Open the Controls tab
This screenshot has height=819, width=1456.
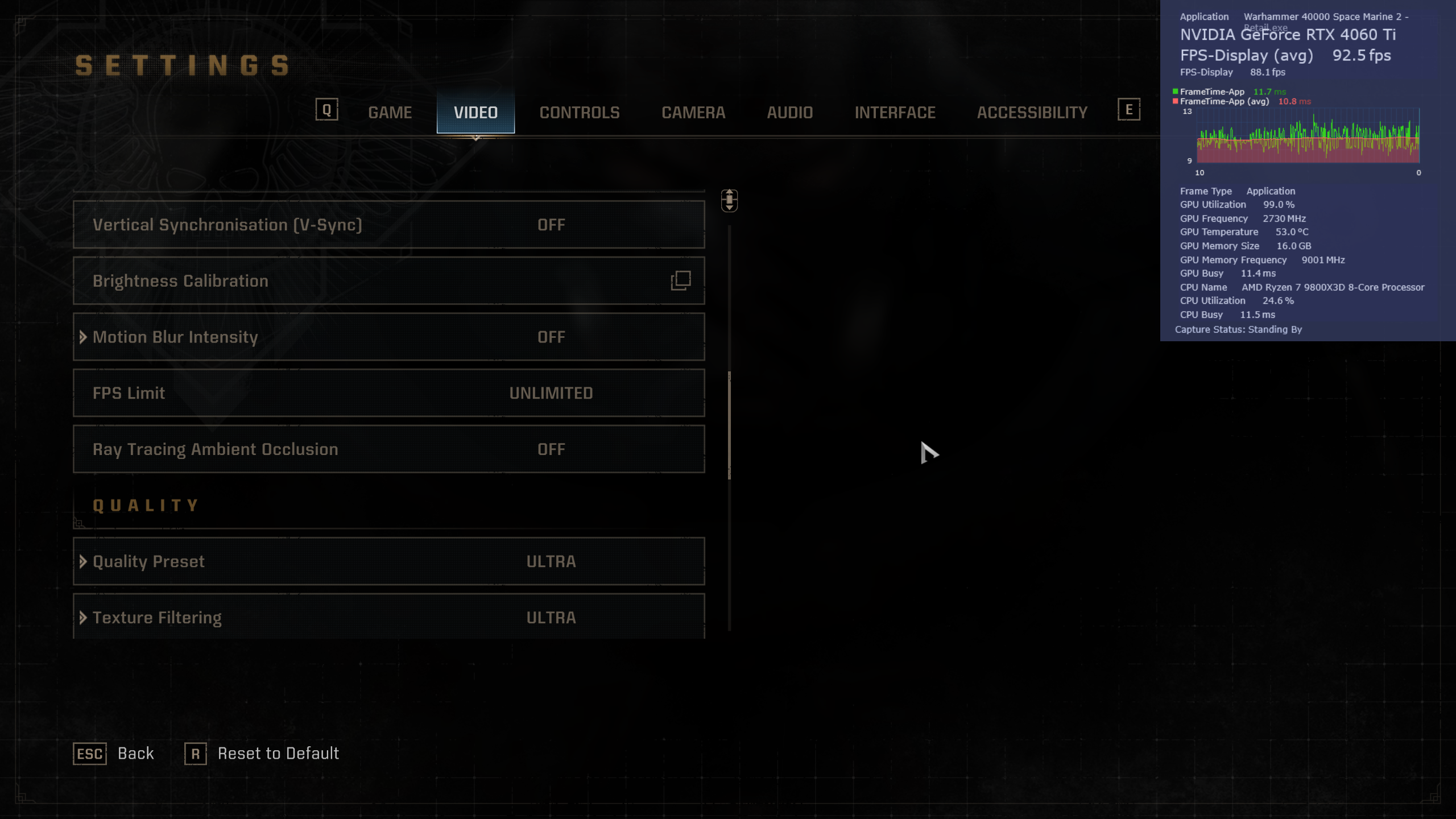(579, 113)
